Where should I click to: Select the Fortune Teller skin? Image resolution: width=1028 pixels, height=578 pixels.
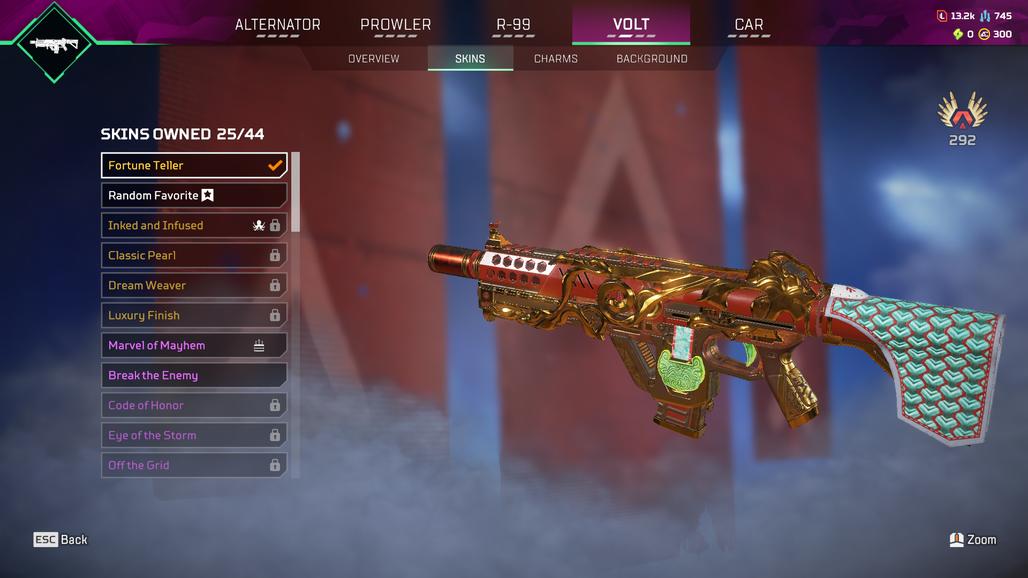pyautogui.click(x=194, y=165)
